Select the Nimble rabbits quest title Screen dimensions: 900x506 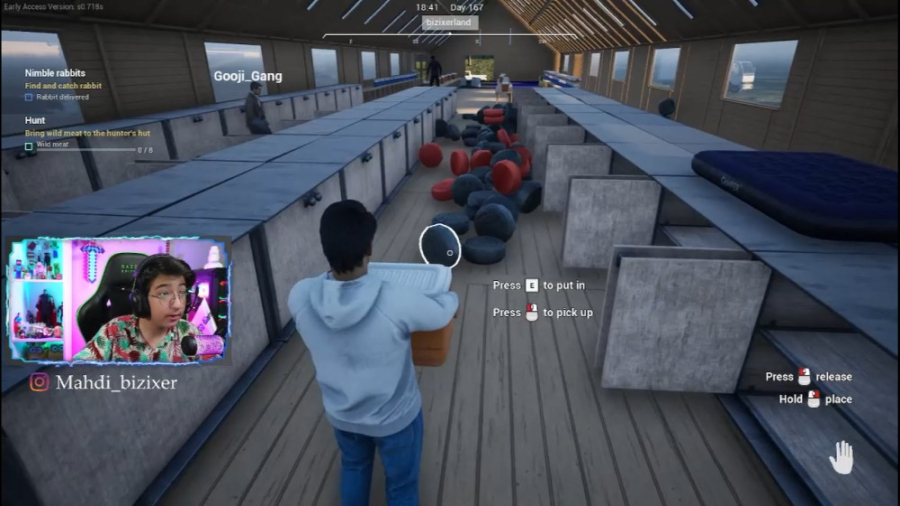[x=55, y=73]
